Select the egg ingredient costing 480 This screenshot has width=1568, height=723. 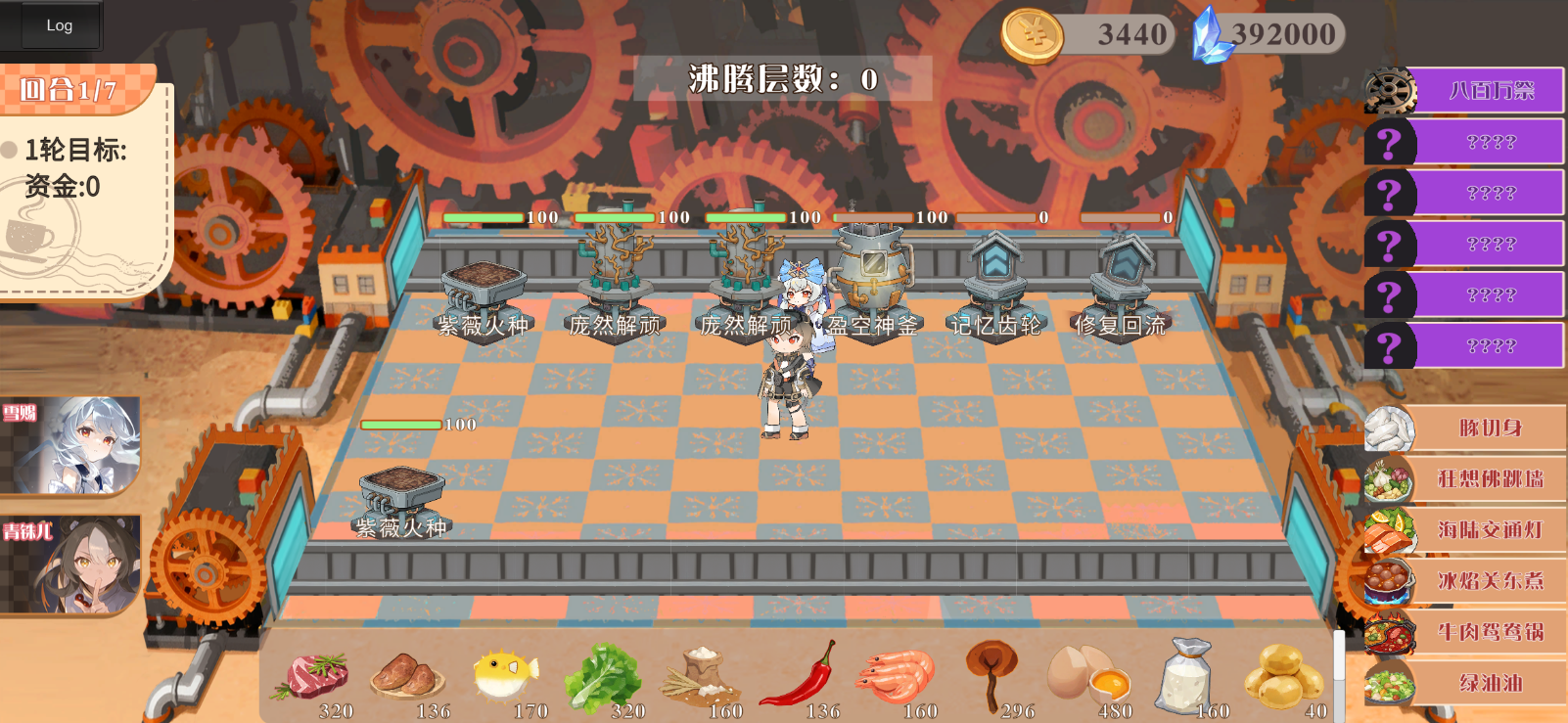point(1086,675)
